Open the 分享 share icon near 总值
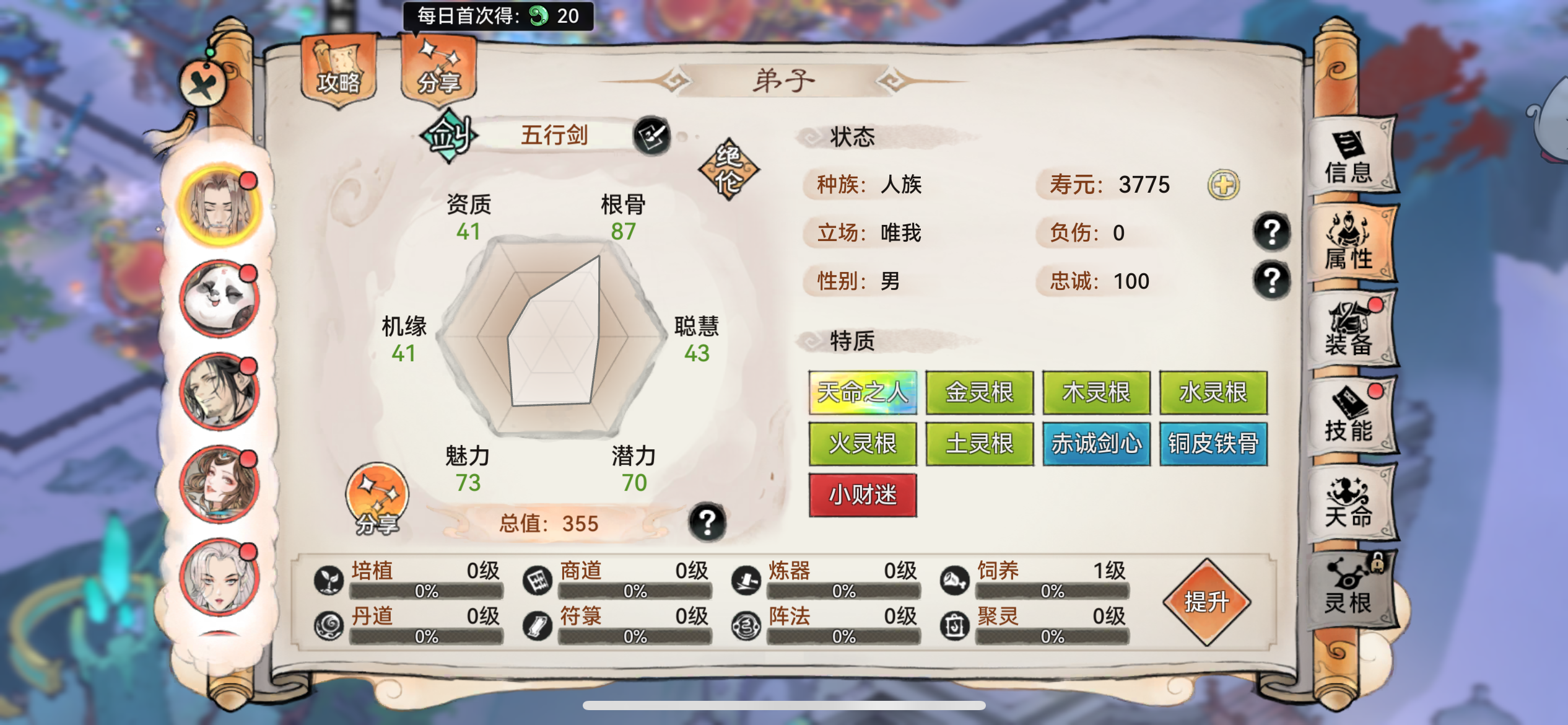This screenshot has height=725, width=1568. coord(377,496)
